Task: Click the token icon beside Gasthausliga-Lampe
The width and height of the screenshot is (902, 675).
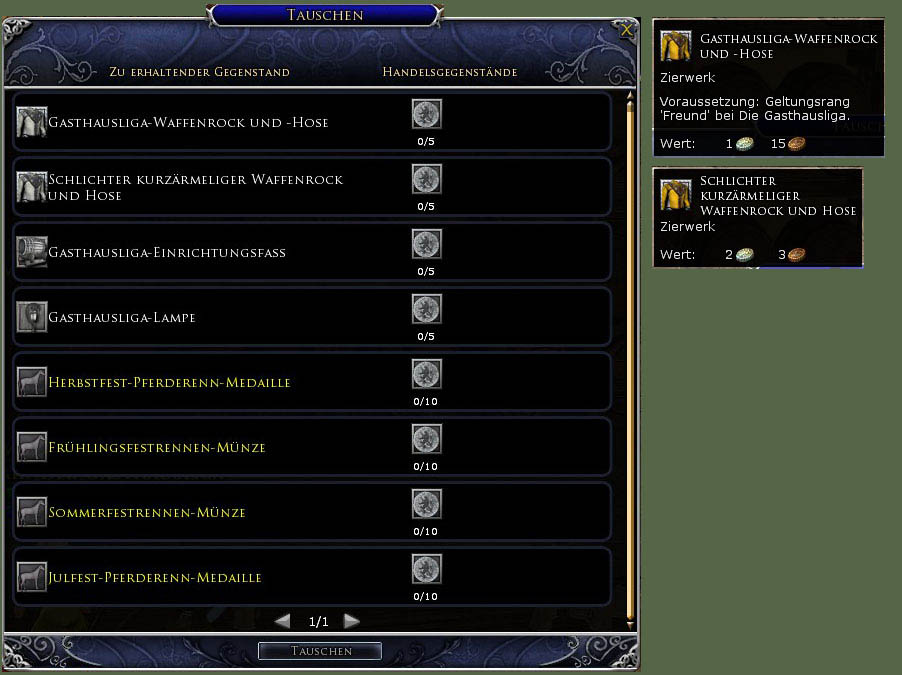Action: point(427,310)
